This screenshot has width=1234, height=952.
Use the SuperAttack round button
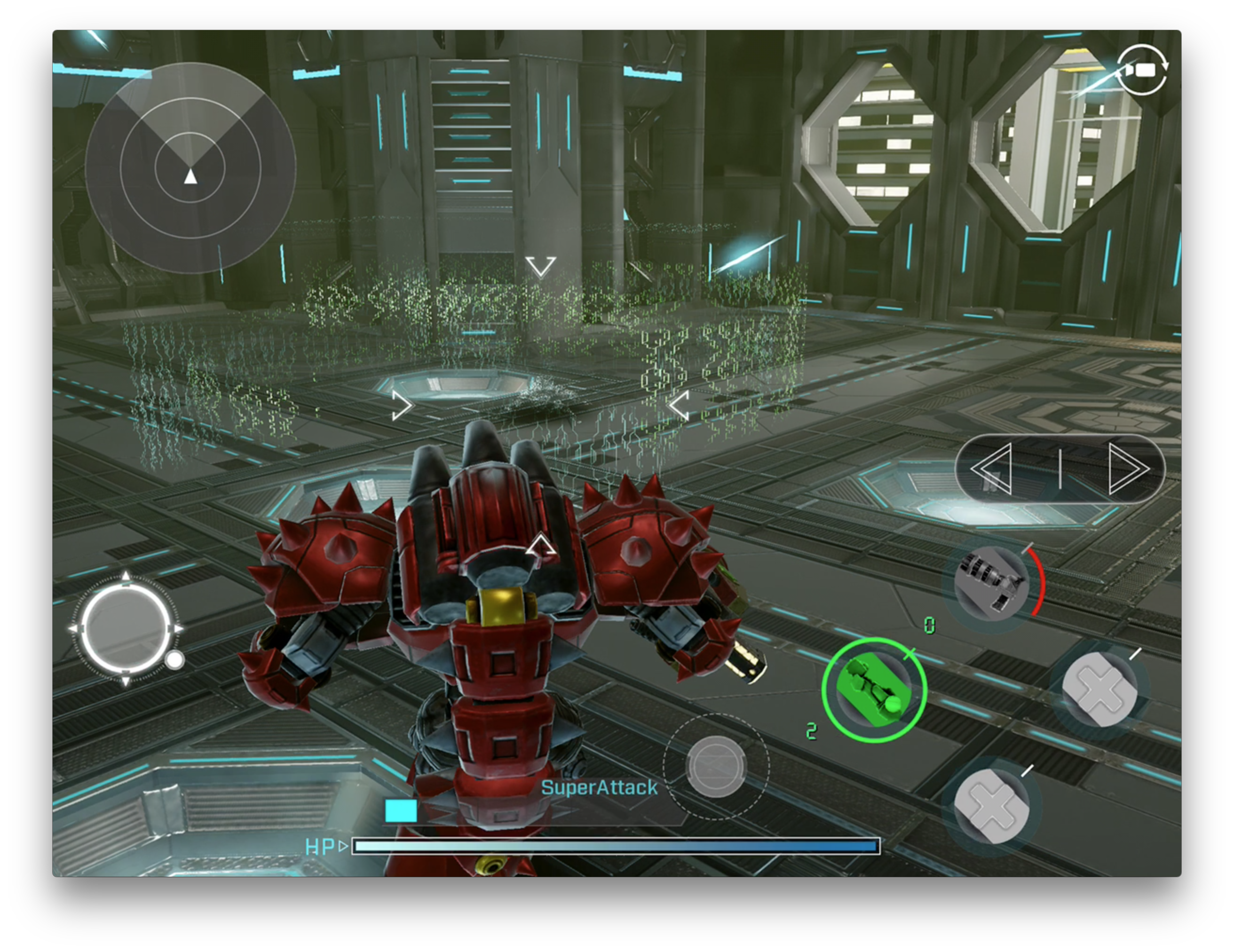[716, 766]
